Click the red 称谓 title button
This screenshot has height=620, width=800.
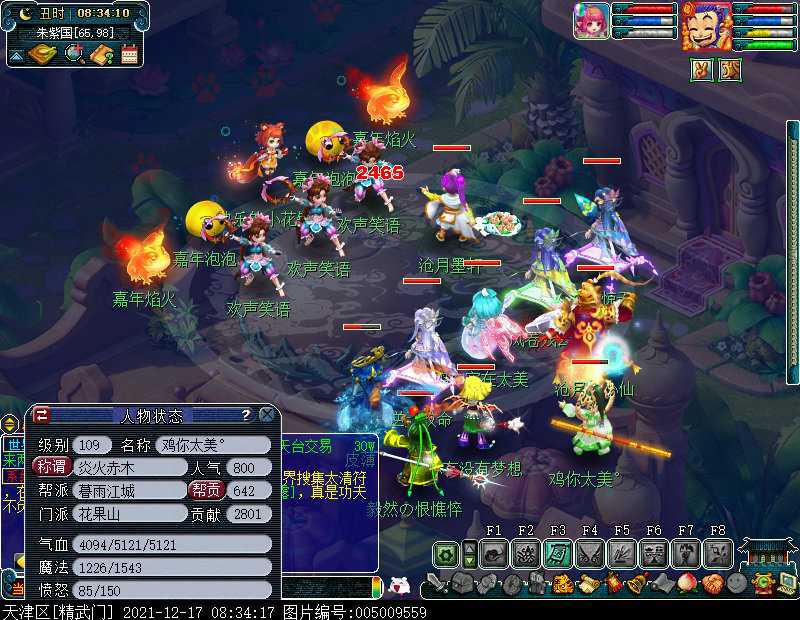(53, 467)
